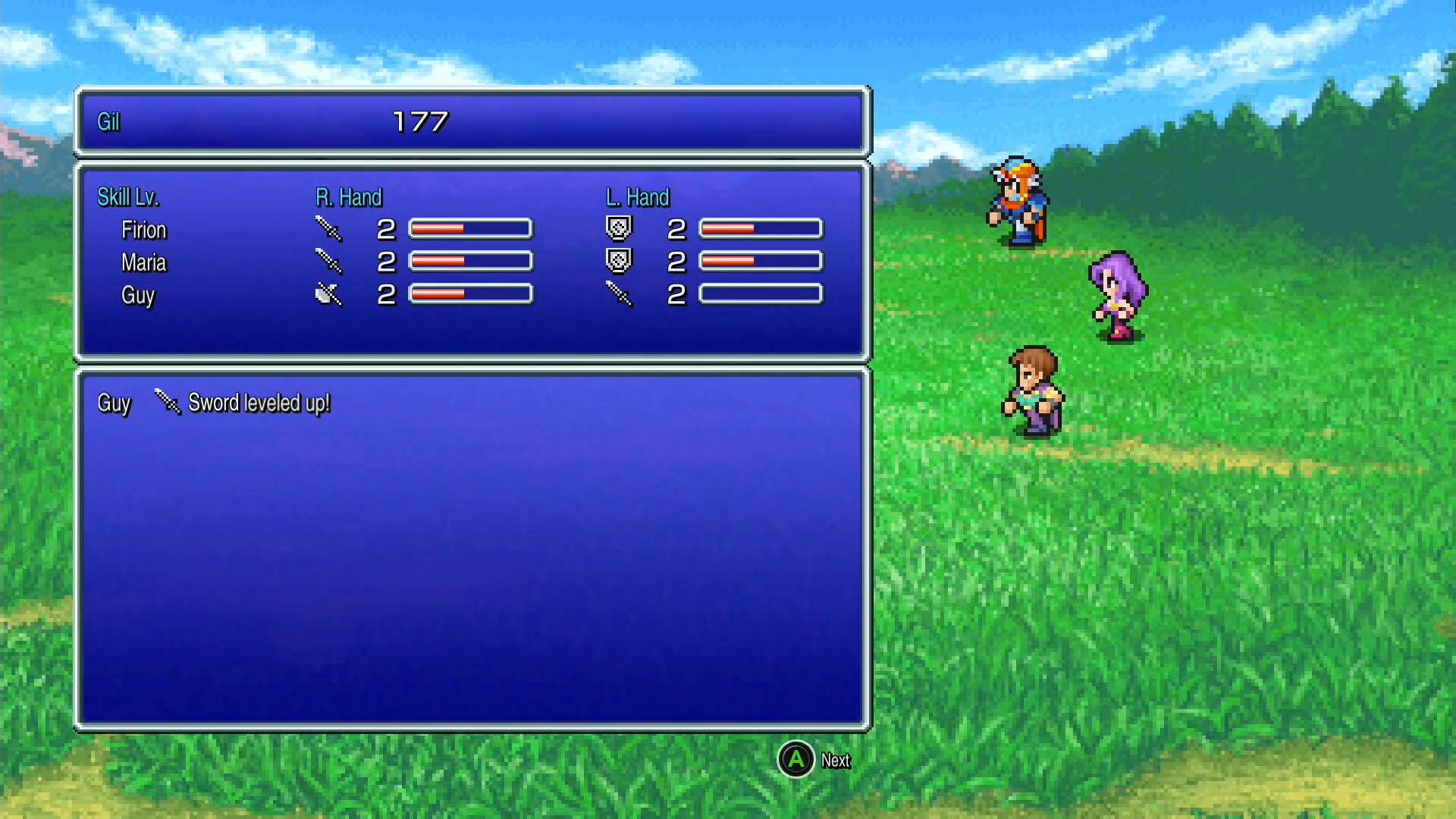
Task: Select Maria's name in the skill list
Action: coord(144,263)
